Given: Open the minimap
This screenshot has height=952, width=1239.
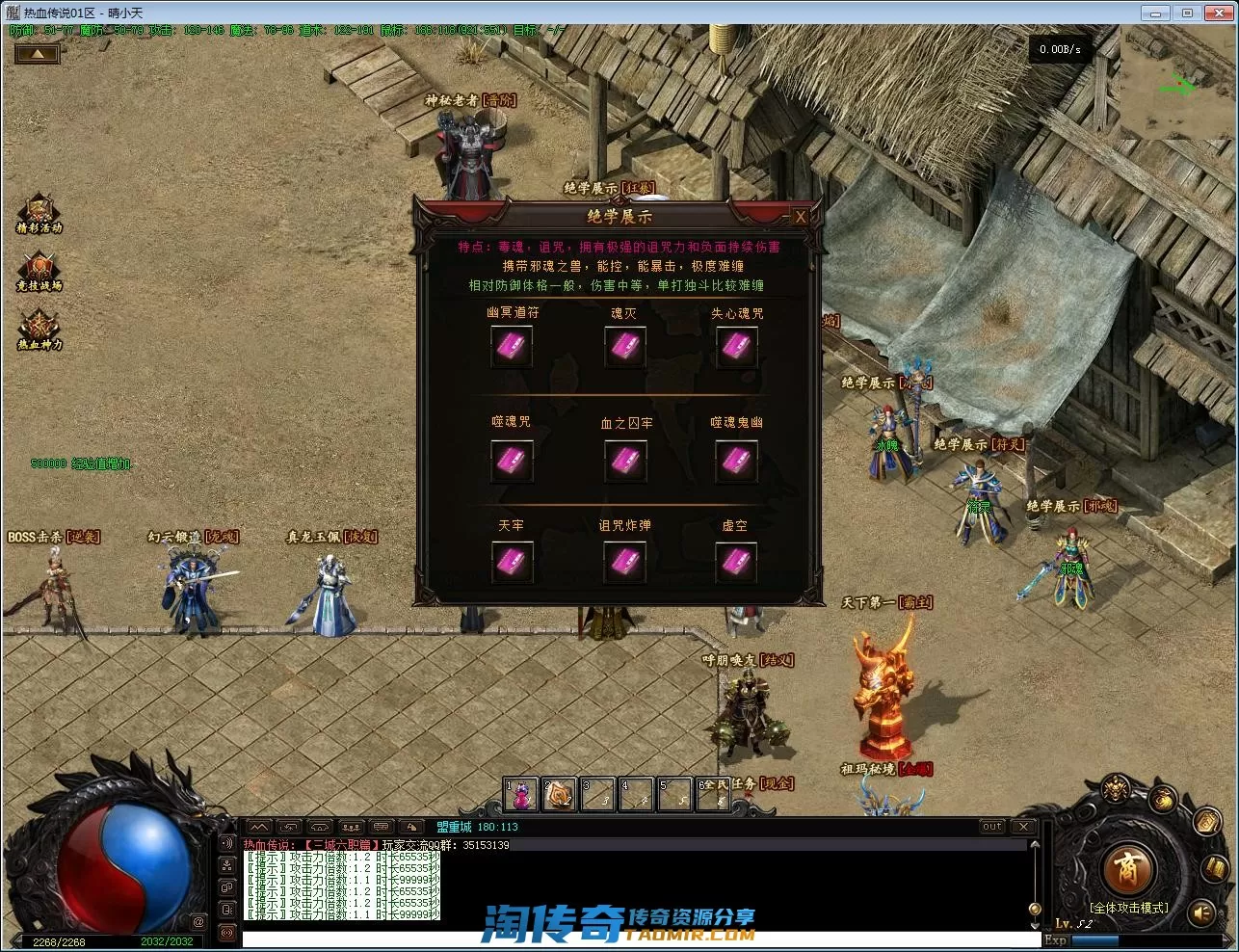Looking at the screenshot, I should [1177, 83].
